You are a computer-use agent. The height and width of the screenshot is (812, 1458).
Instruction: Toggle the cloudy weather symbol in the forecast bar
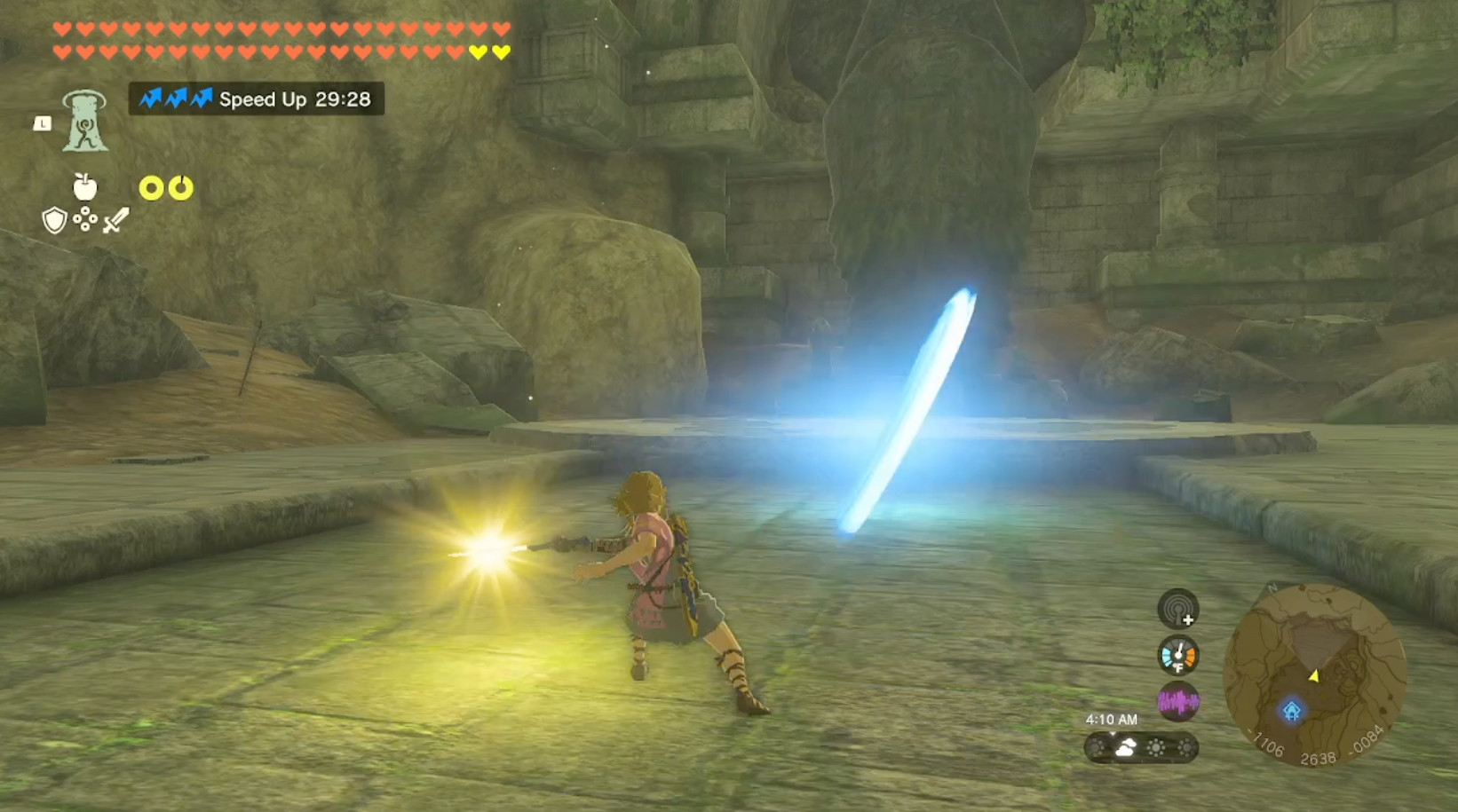click(x=1125, y=746)
